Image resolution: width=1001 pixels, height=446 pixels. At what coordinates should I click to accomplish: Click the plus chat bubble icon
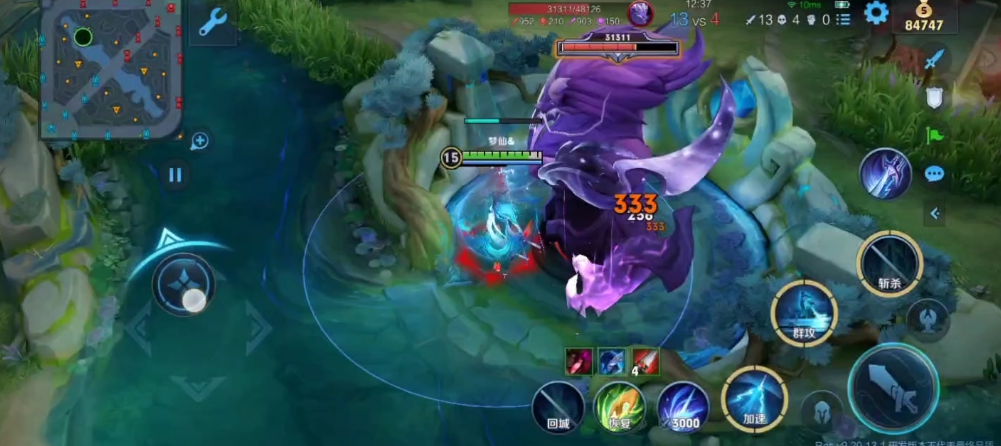coord(199,141)
